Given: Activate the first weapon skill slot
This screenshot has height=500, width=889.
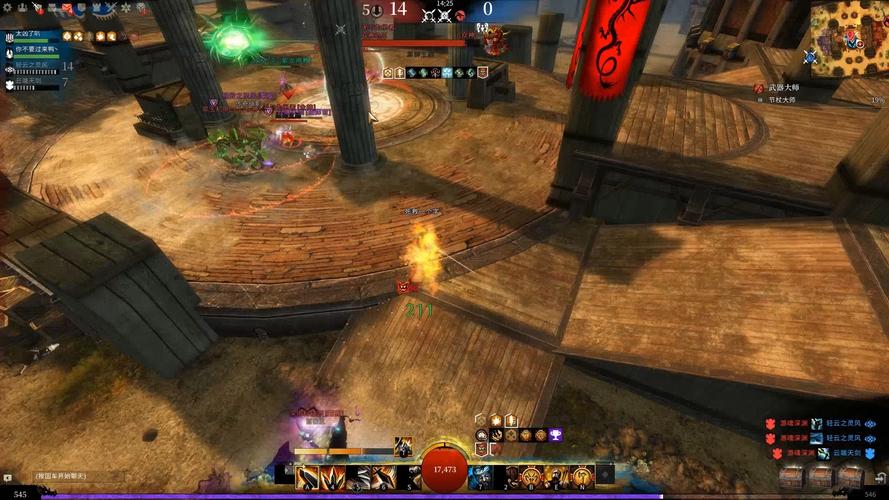Looking at the screenshot, I should coord(307,477).
